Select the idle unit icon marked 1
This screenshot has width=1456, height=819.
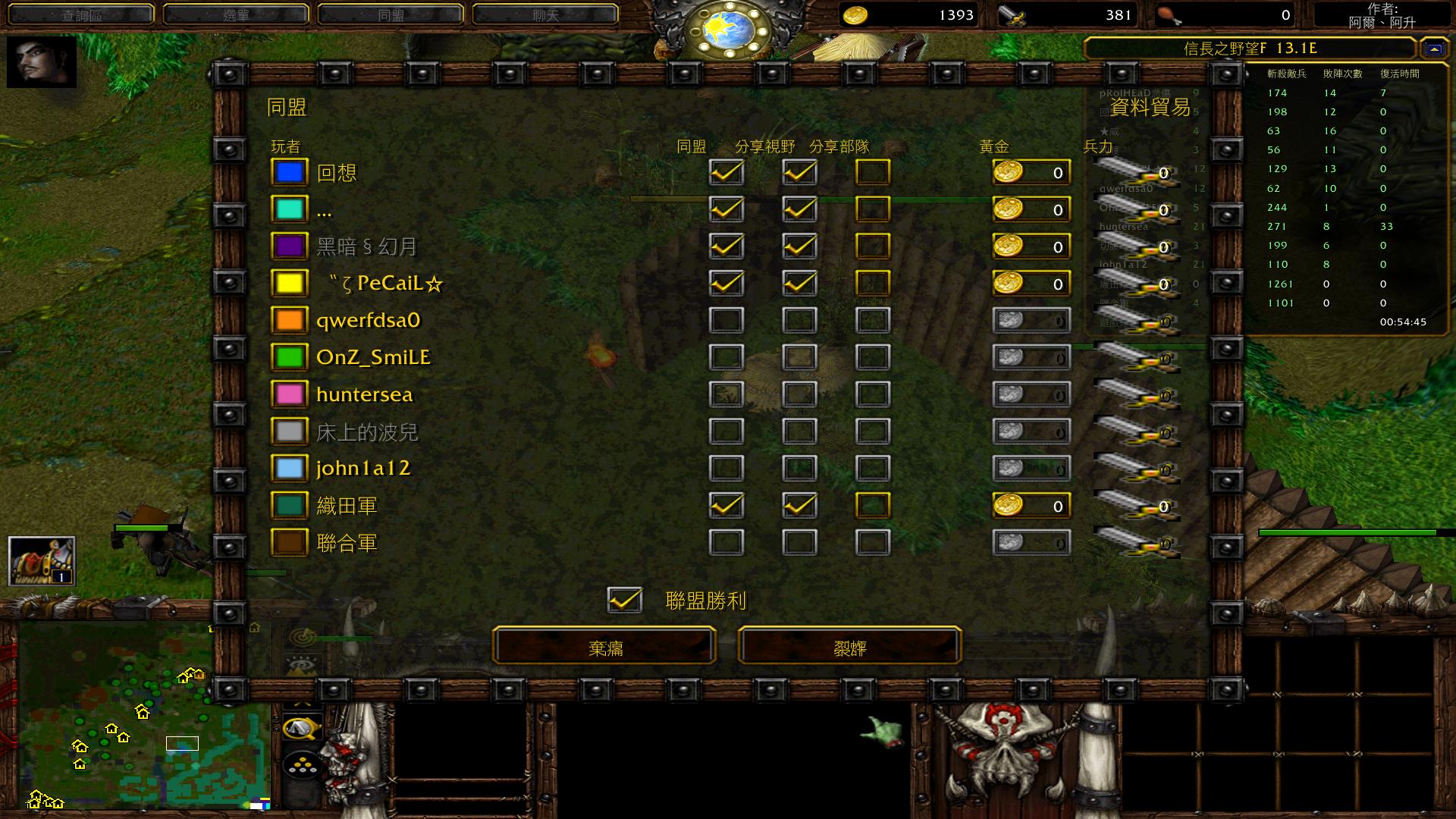point(42,561)
